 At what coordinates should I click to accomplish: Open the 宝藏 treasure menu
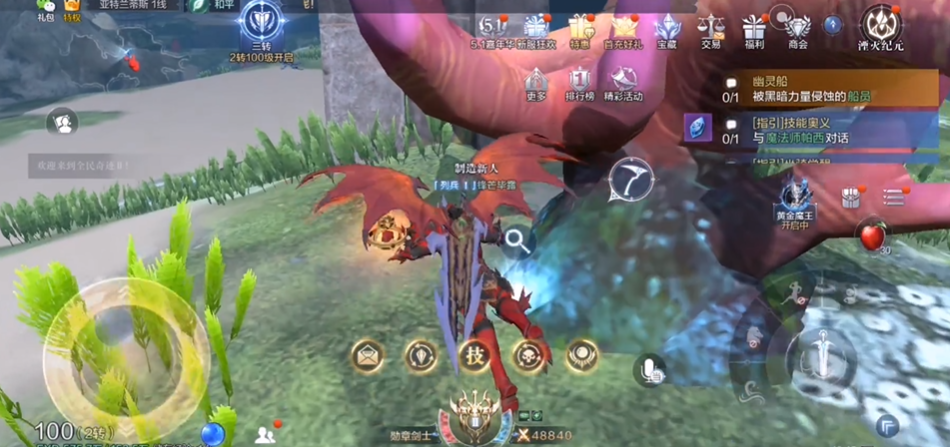point(667,28)
